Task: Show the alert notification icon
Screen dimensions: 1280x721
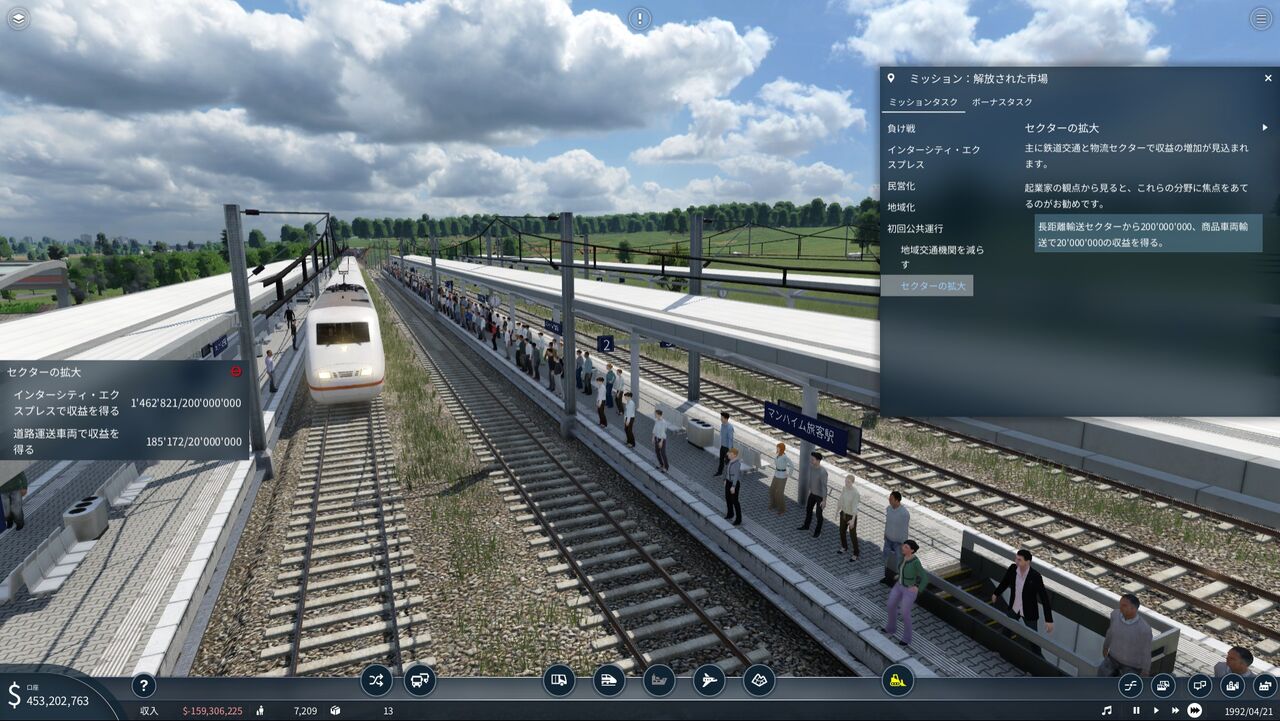Action: 639,18
